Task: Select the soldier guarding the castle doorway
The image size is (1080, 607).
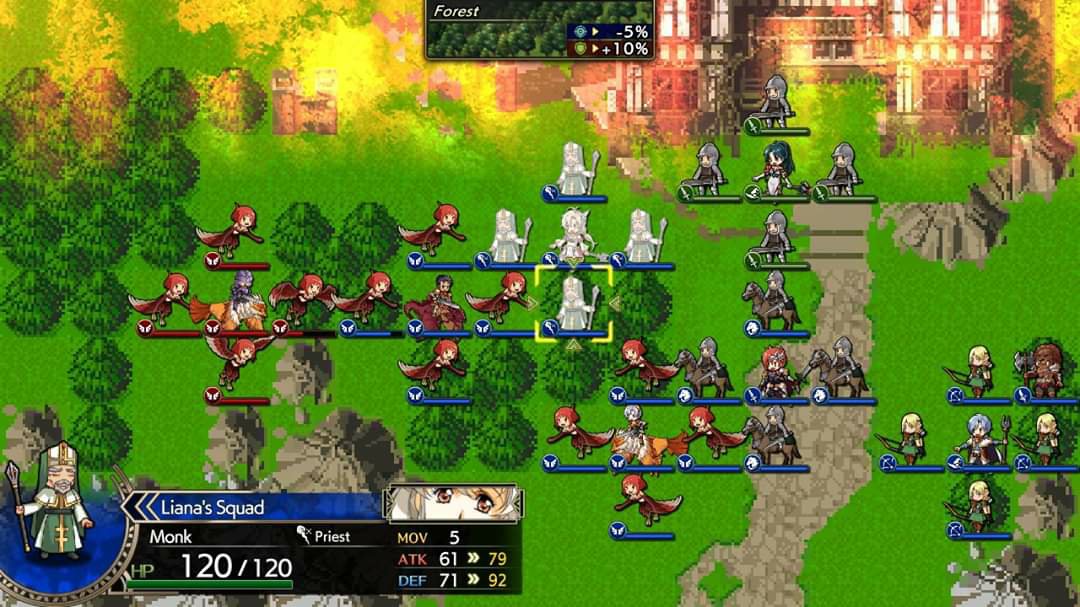Action: [775, 102]
